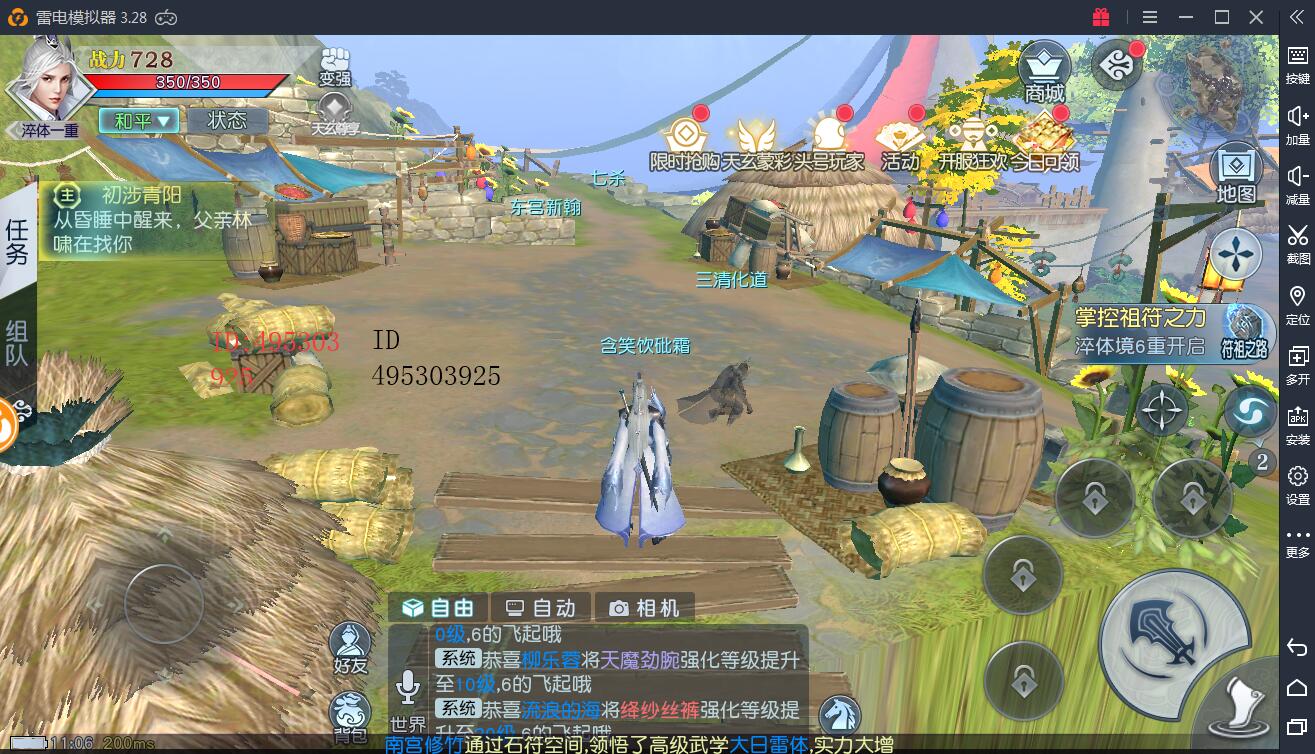Open the 地图 map button

[1236, 175]
